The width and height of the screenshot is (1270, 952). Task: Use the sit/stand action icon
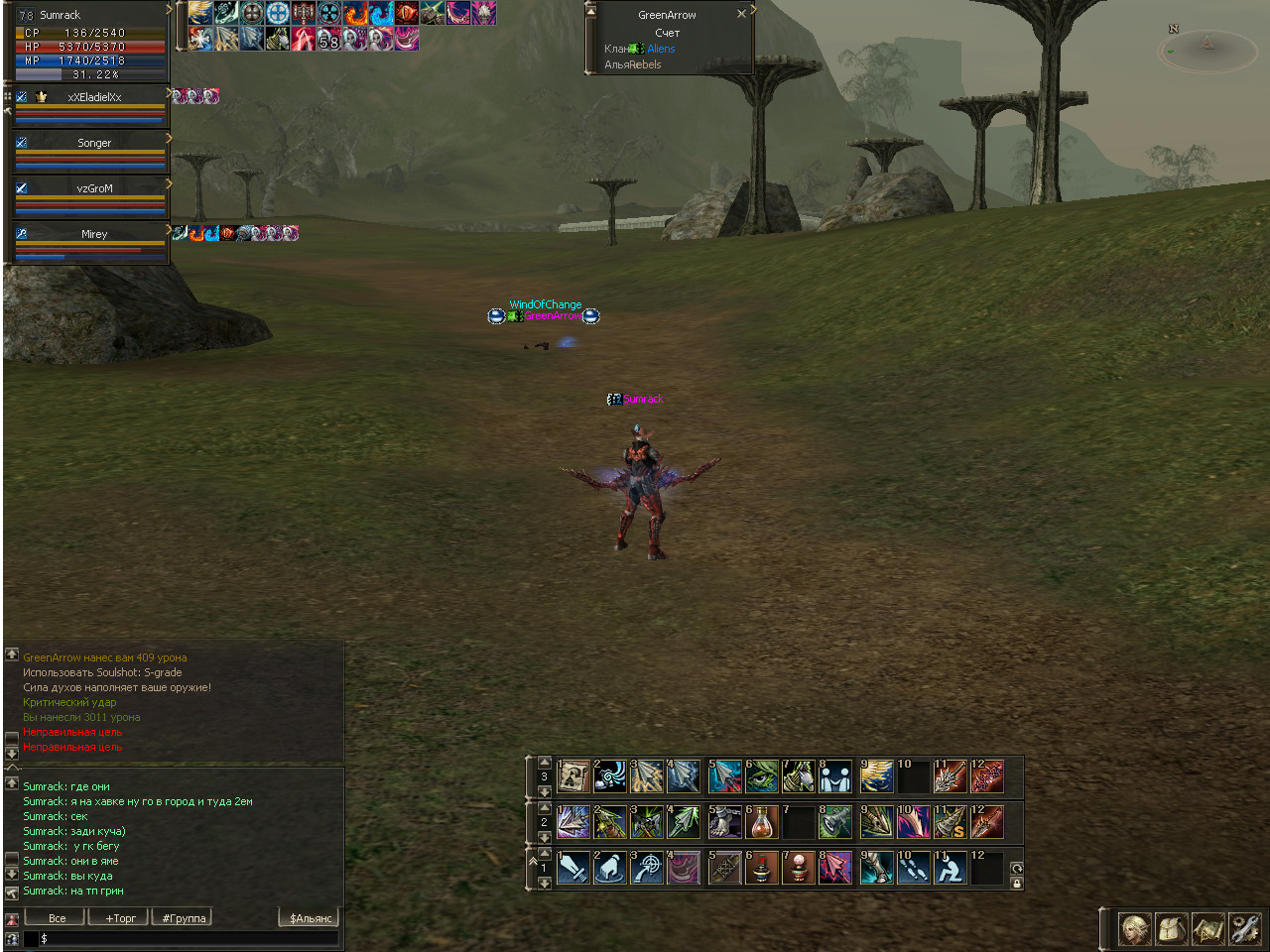pos(950,868)
